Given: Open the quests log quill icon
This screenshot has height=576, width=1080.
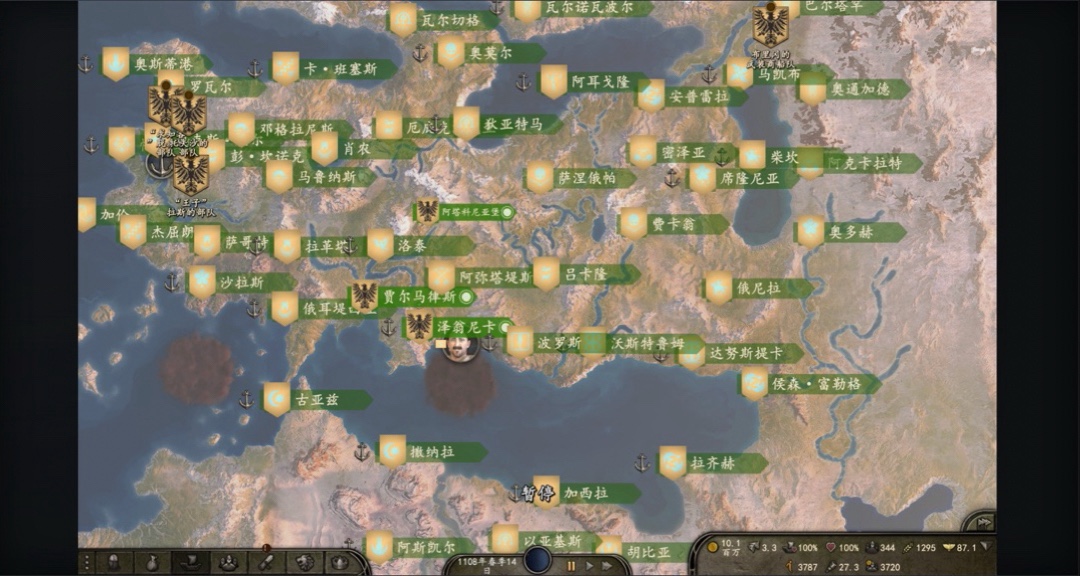Looking at the screenshot, I should coord(266,563).
